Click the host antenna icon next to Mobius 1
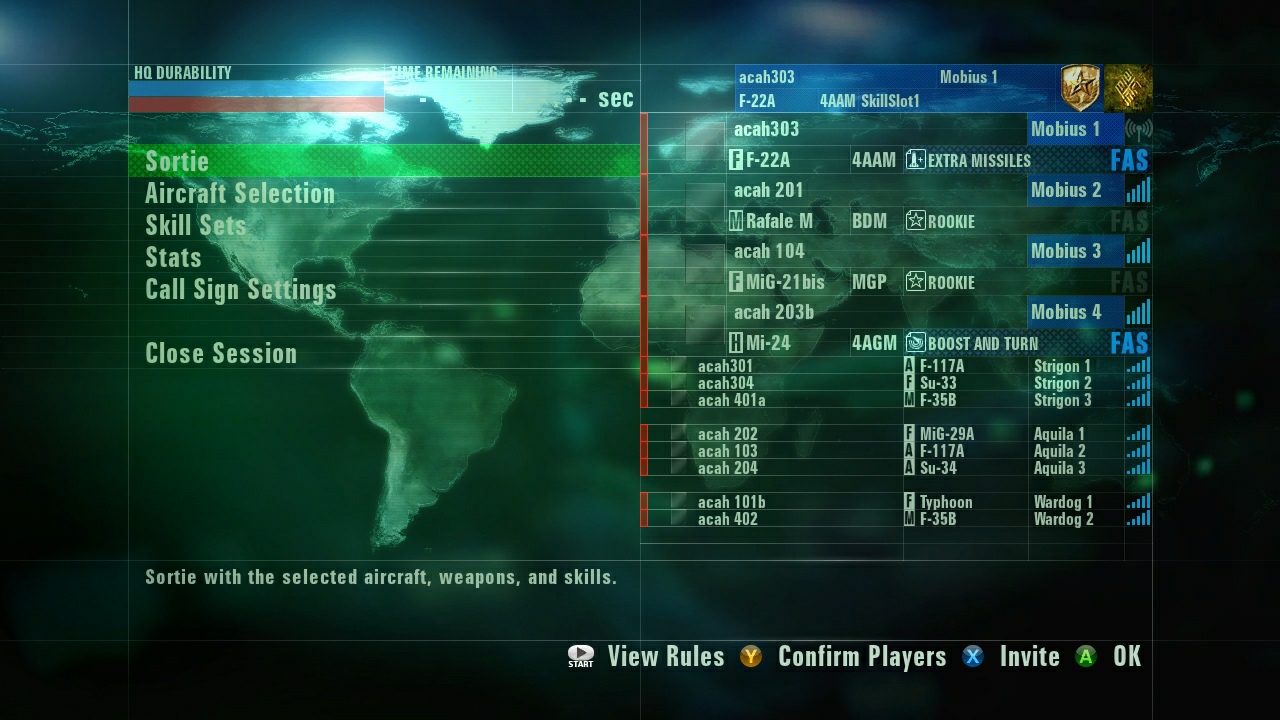 [1141, 129]
